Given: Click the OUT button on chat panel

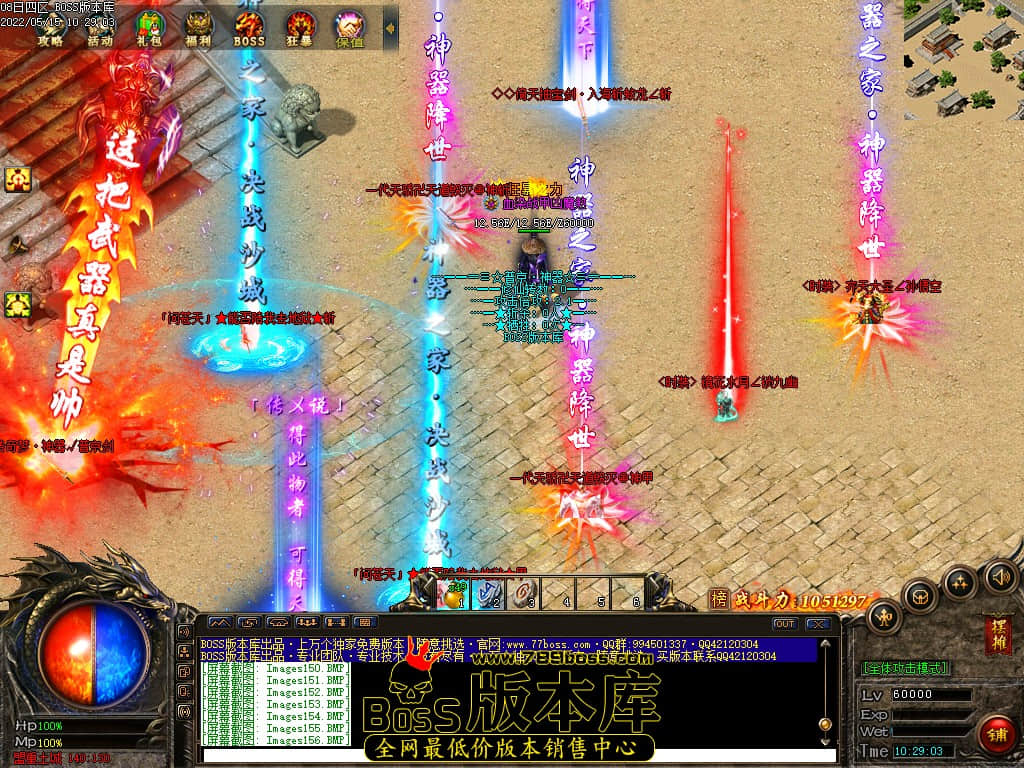Looking at the screenshot, I should (785, 624).
